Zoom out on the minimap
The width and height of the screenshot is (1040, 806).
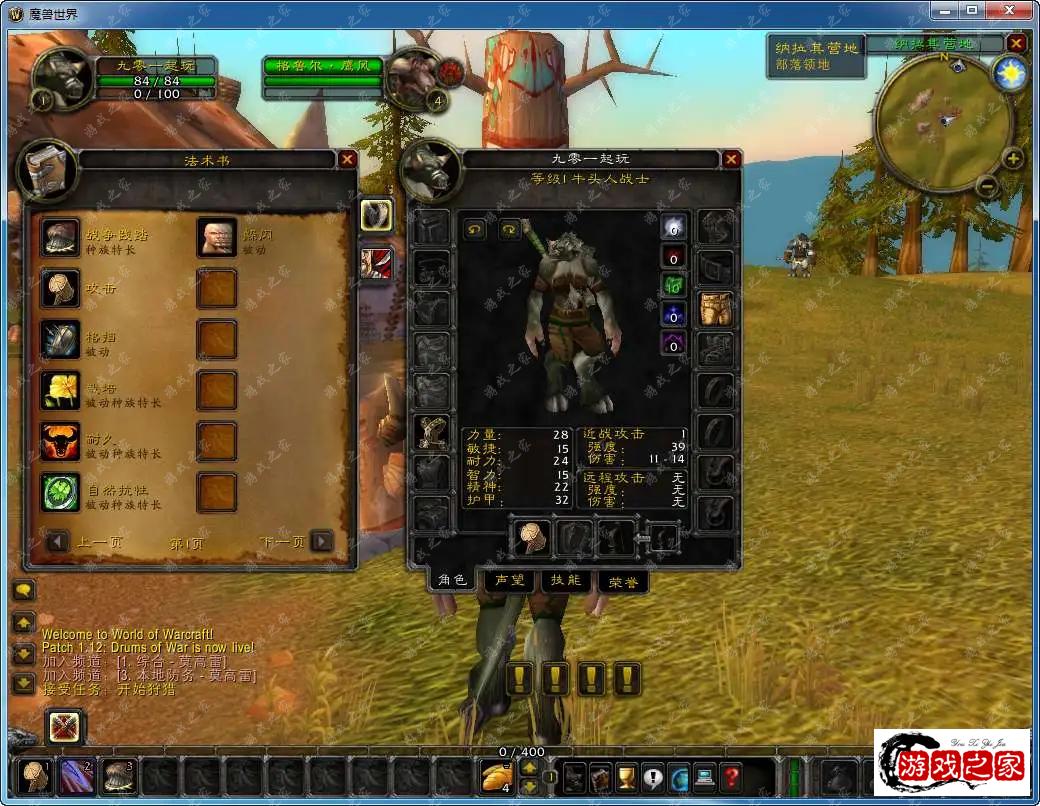(x=987, y=186)
